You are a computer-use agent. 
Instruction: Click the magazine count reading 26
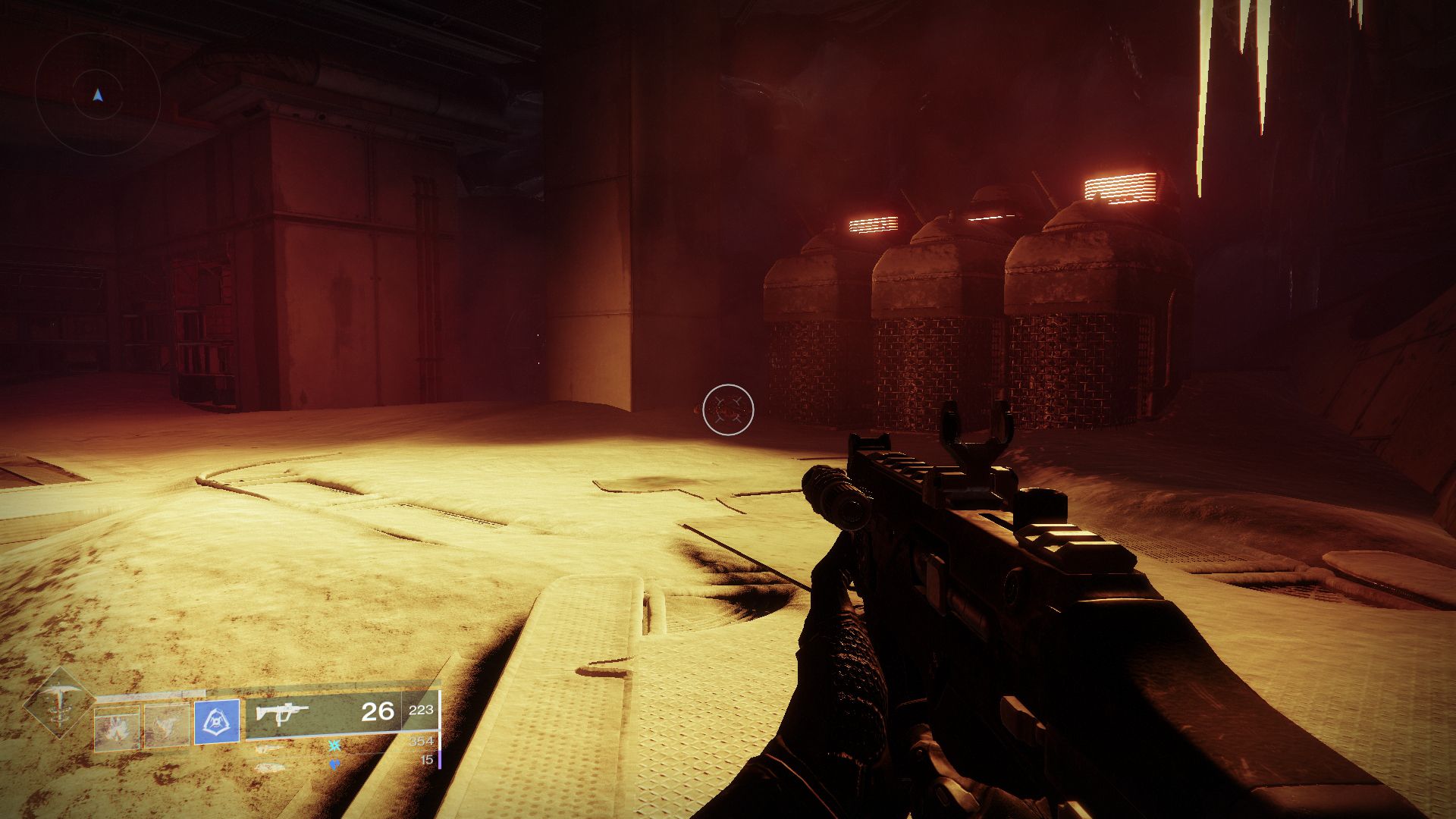click(x=377, y=713)
